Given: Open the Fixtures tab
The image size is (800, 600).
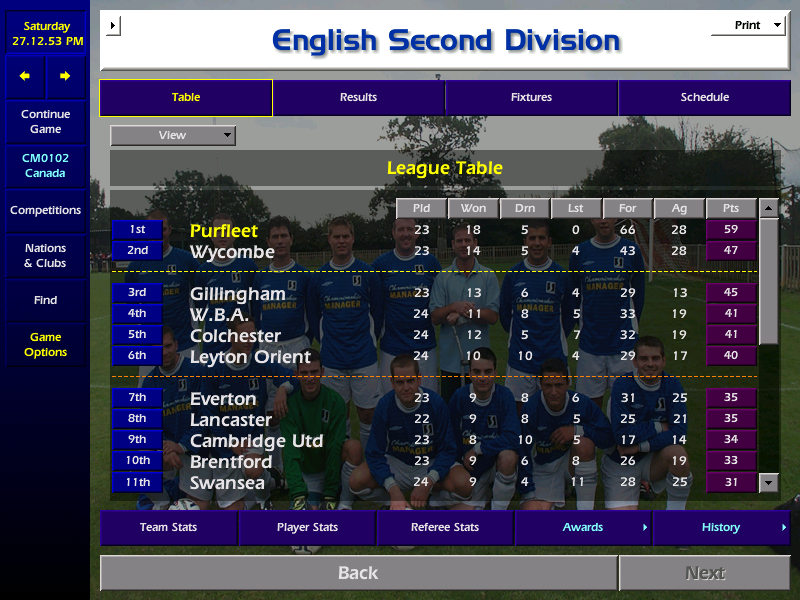Looking at the screenshot, I should tap(531, 97).
